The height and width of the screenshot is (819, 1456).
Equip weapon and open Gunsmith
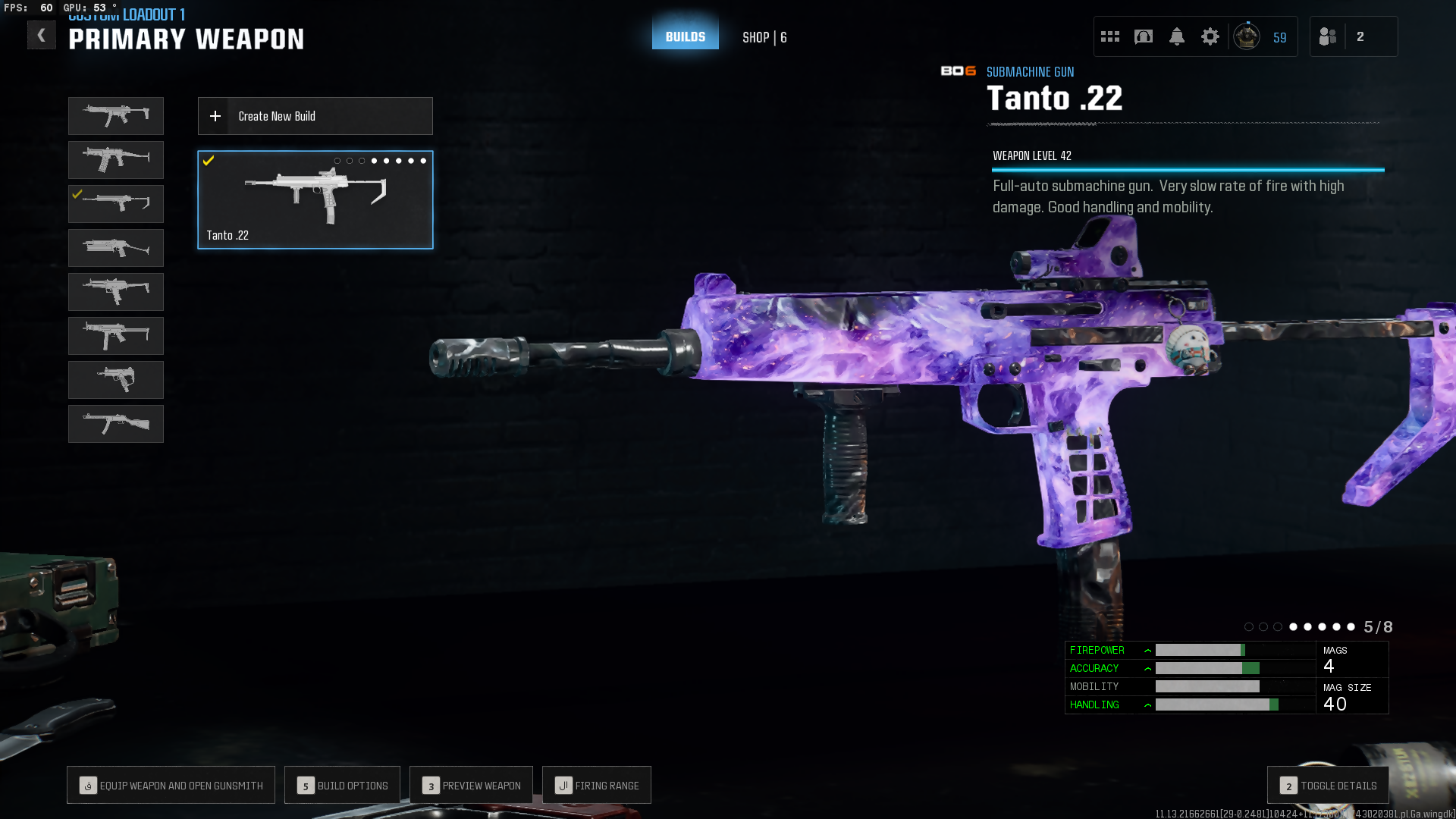pyautogui.click(x=171, y=786)
